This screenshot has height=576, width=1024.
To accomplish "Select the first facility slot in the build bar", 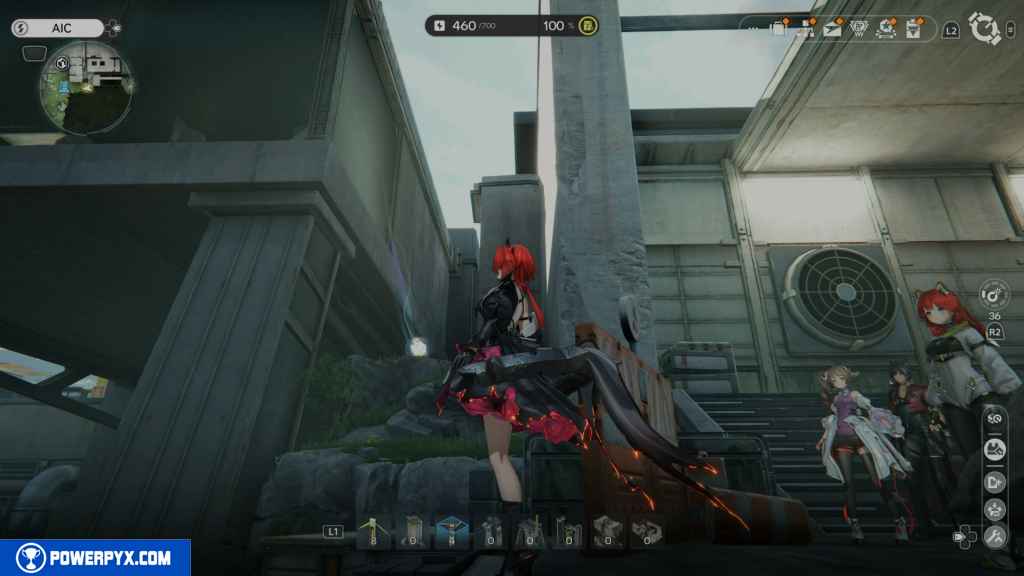I will click(375, 532).
